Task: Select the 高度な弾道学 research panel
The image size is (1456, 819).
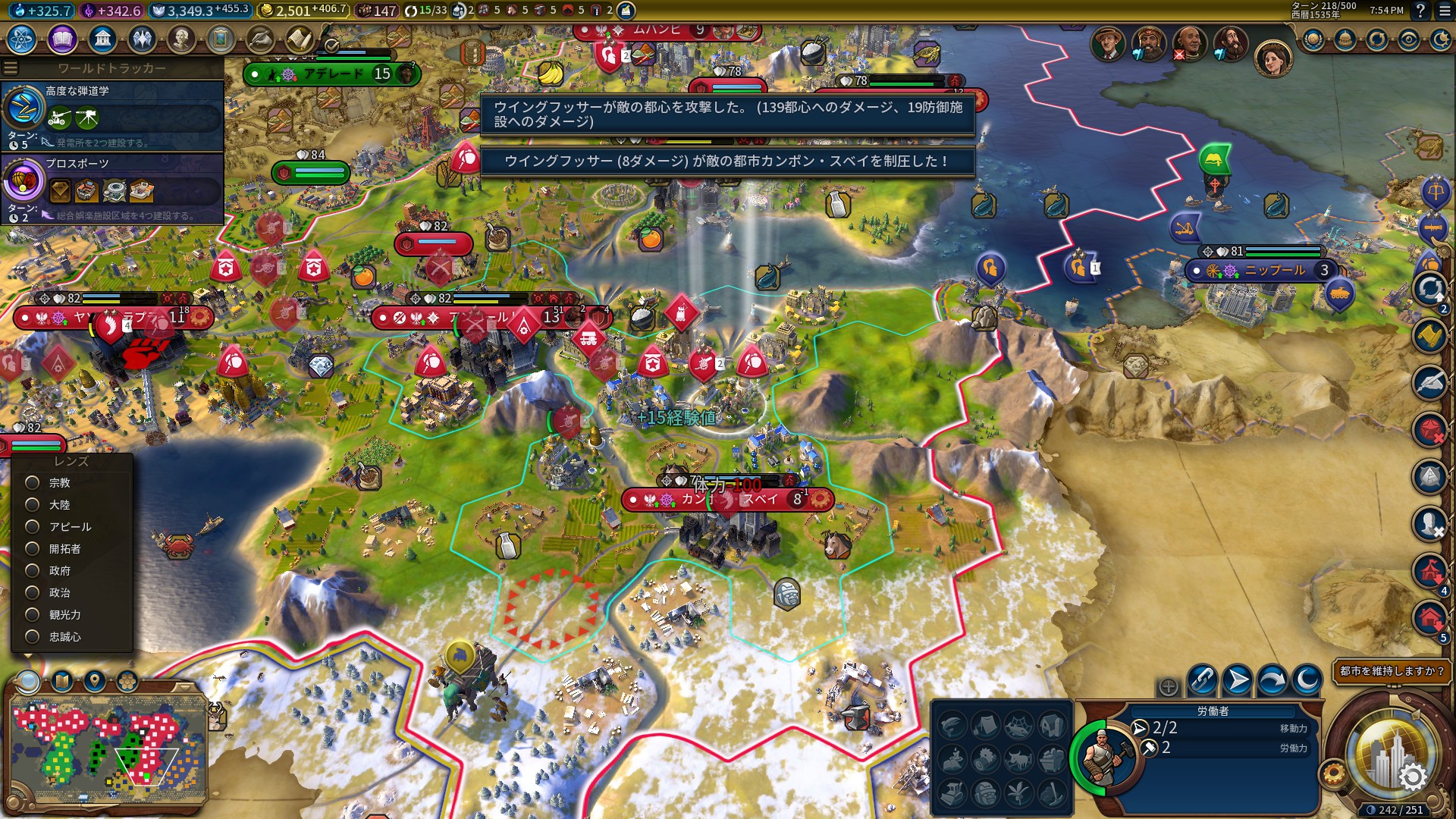Action: click(x=112, y=115)
